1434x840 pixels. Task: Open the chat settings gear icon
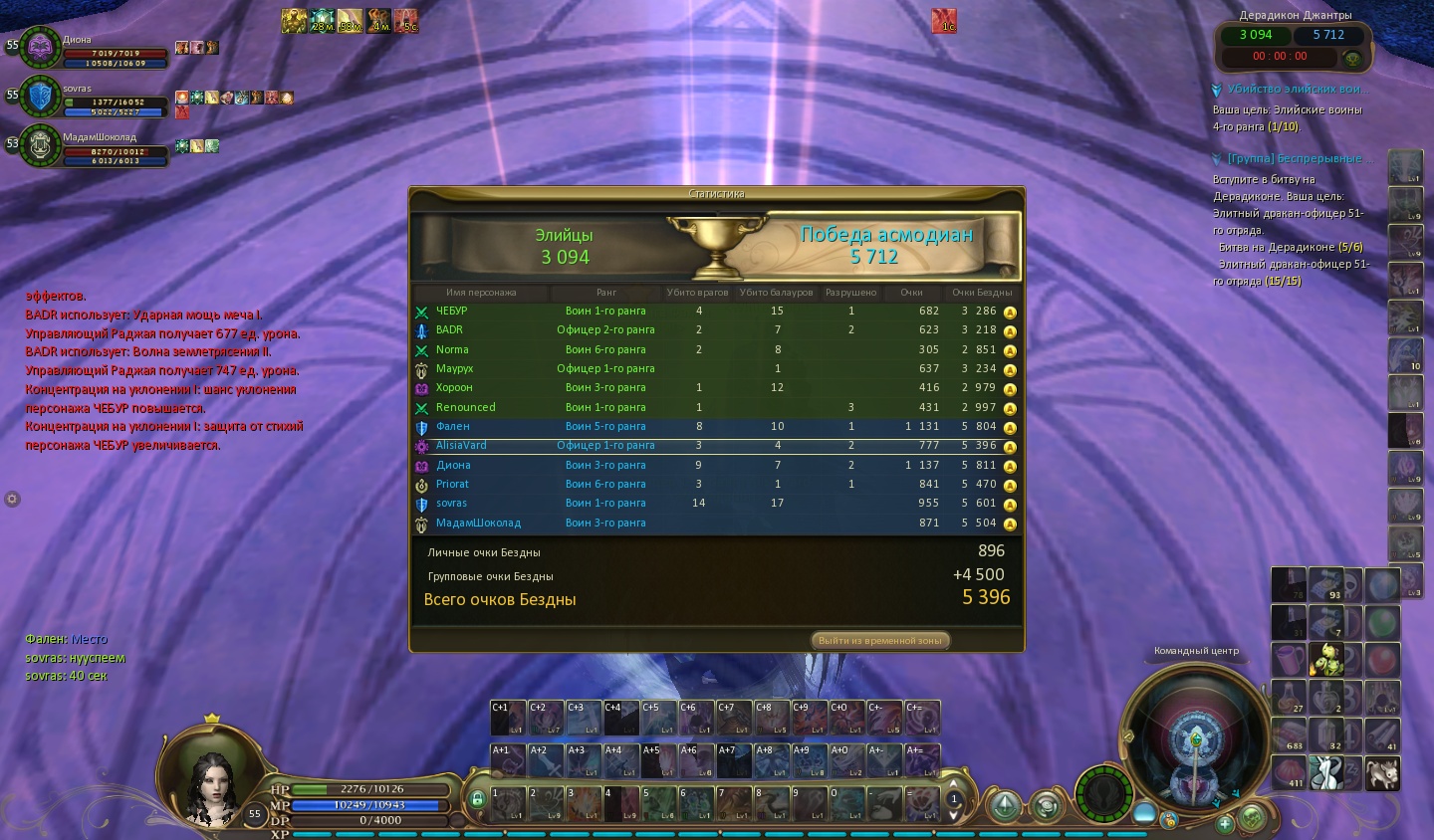pos(12,499)
